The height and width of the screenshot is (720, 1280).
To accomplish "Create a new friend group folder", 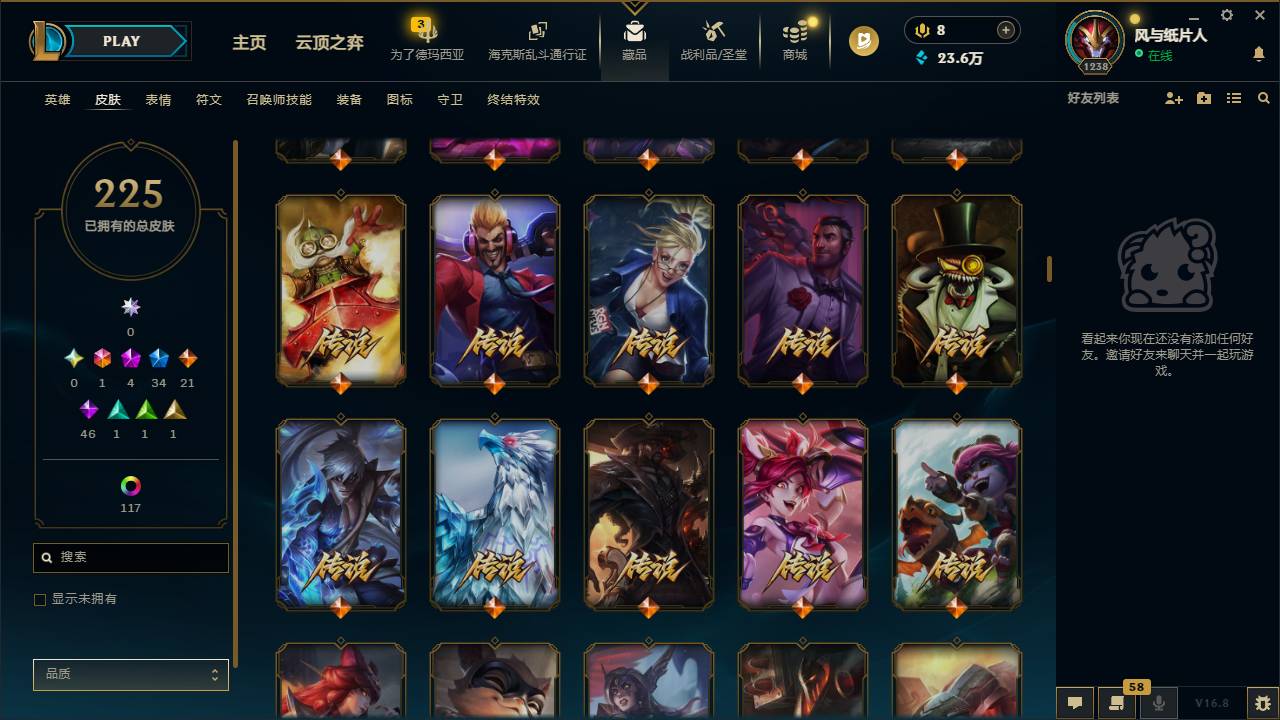I will click(1203, 97).
